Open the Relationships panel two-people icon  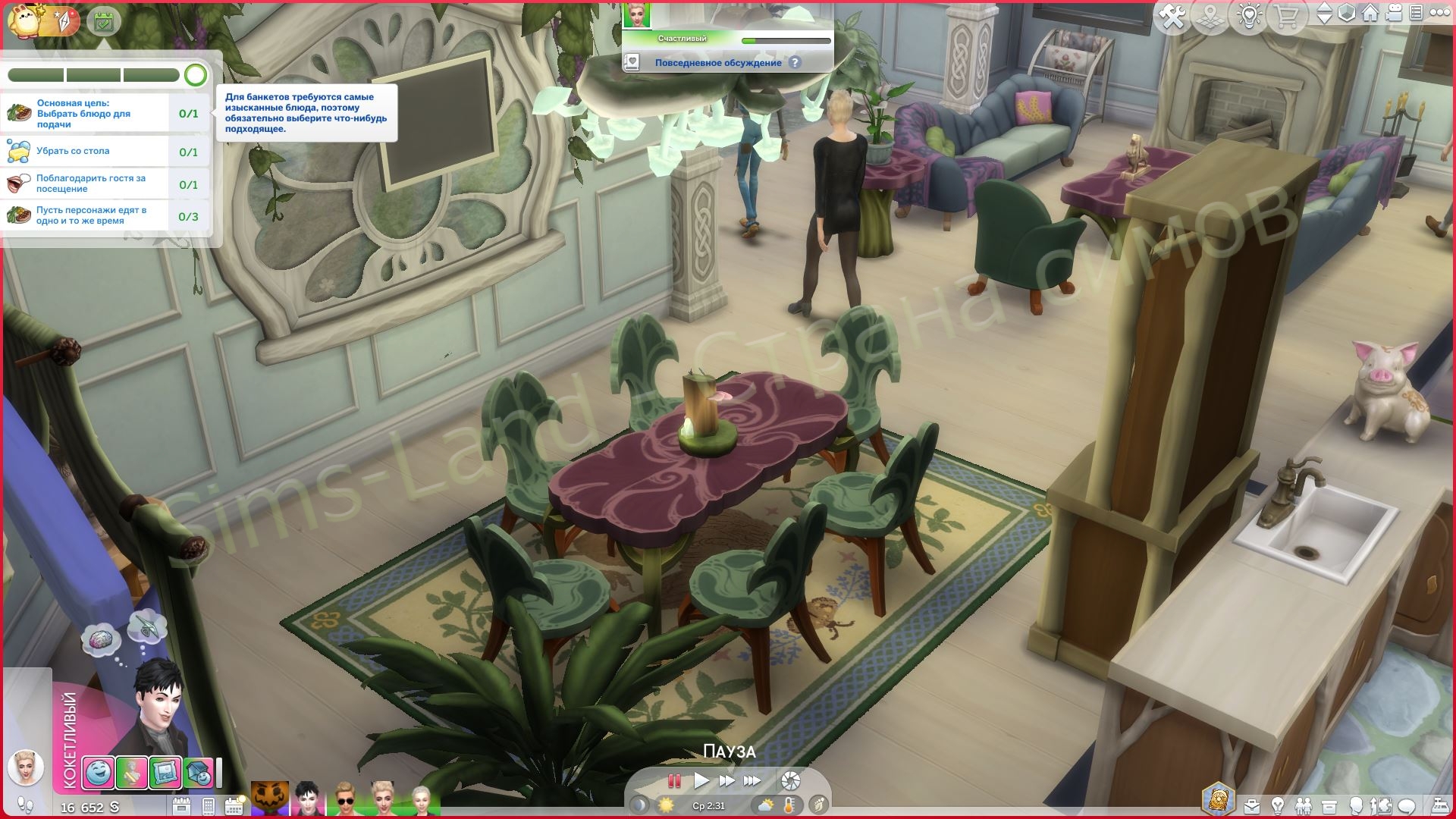click(1304, 805)
